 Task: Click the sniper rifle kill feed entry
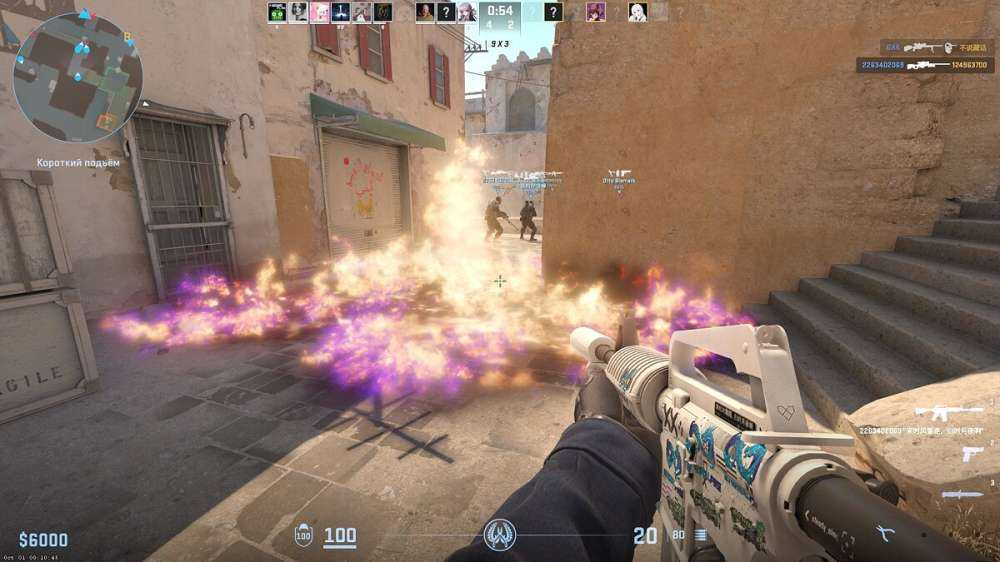[927, 65]
